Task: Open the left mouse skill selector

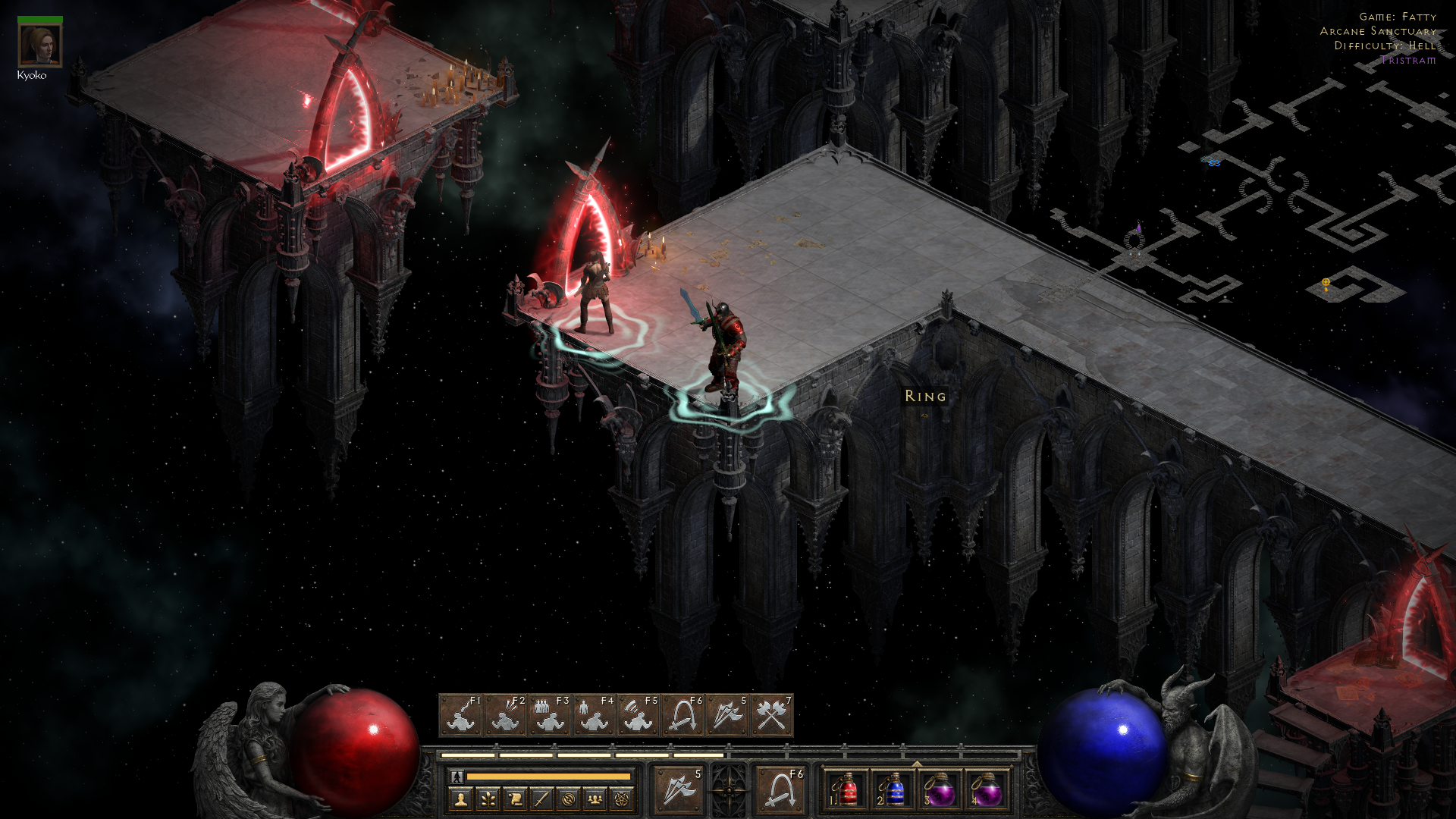Action: (679, 789)
